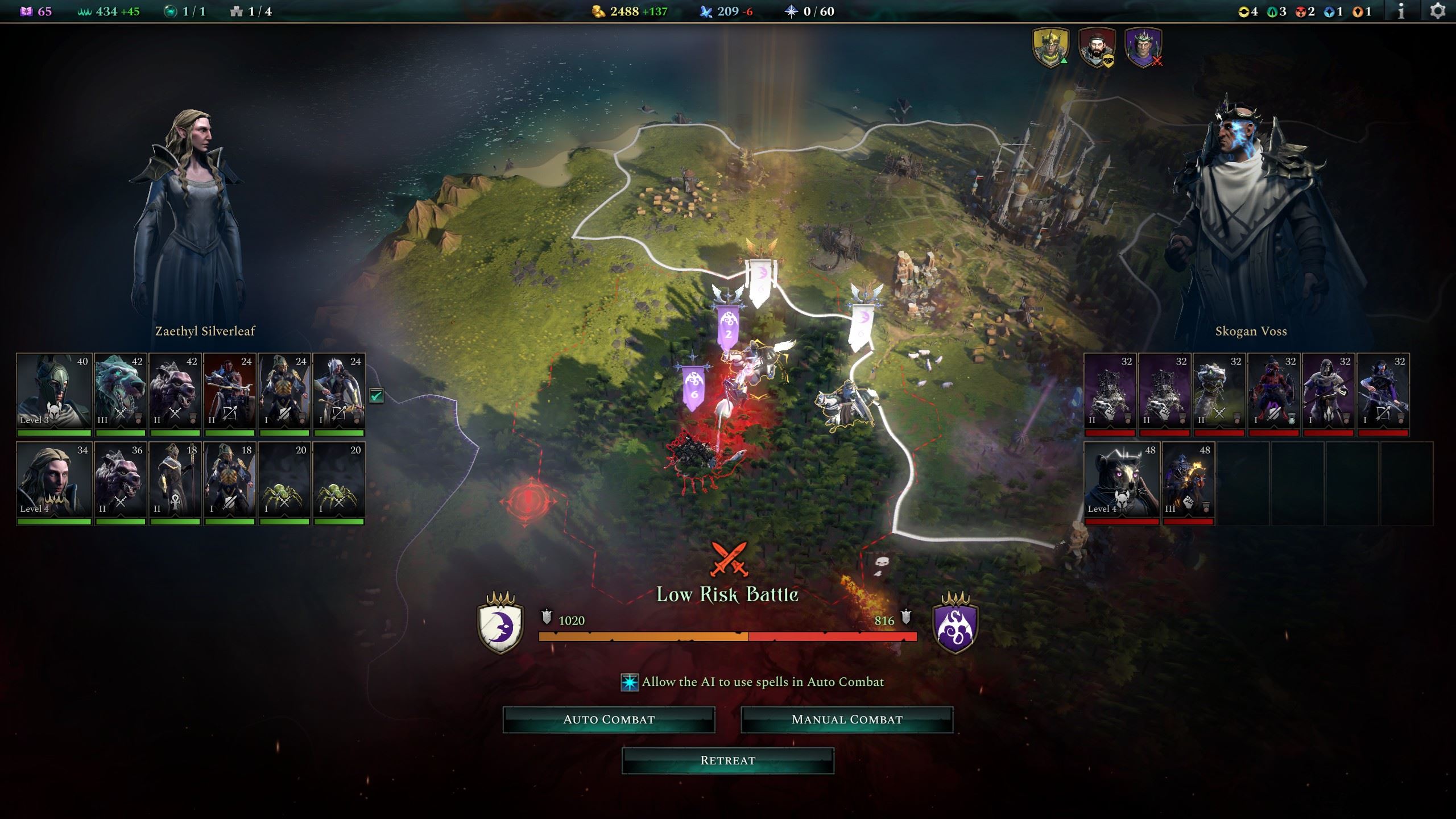Select Zaethyl's Level 4 blonde hero unit
This screenshot has height=819, width=1456.
(x=54, y=480)
